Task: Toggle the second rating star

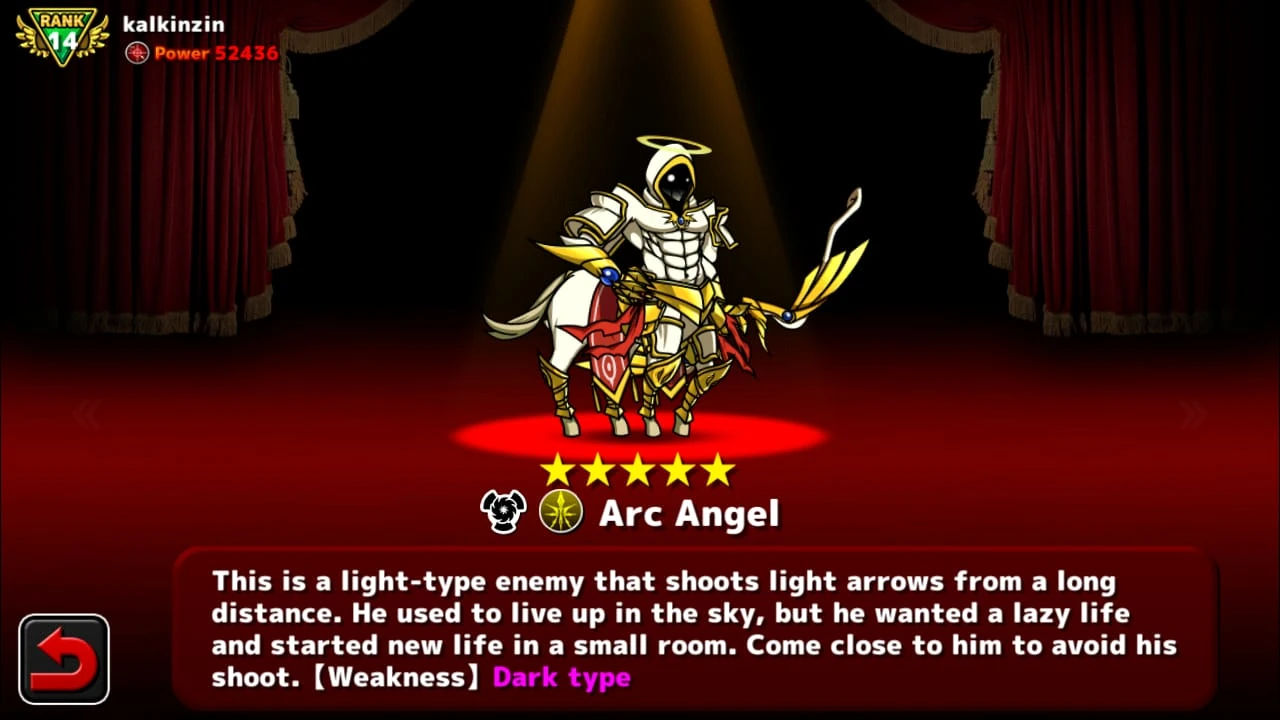Action: coord(601,468)
